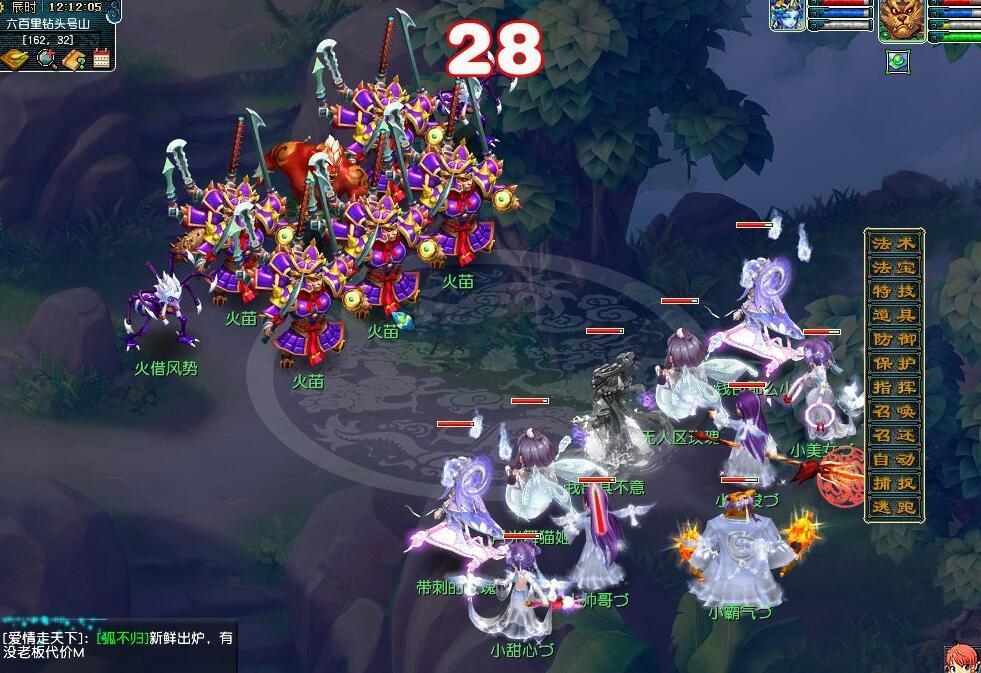Image resolution: width=981 pixels, height=673 pixels.
Task: Select the 保护 protect command
Action: [893, 363]
